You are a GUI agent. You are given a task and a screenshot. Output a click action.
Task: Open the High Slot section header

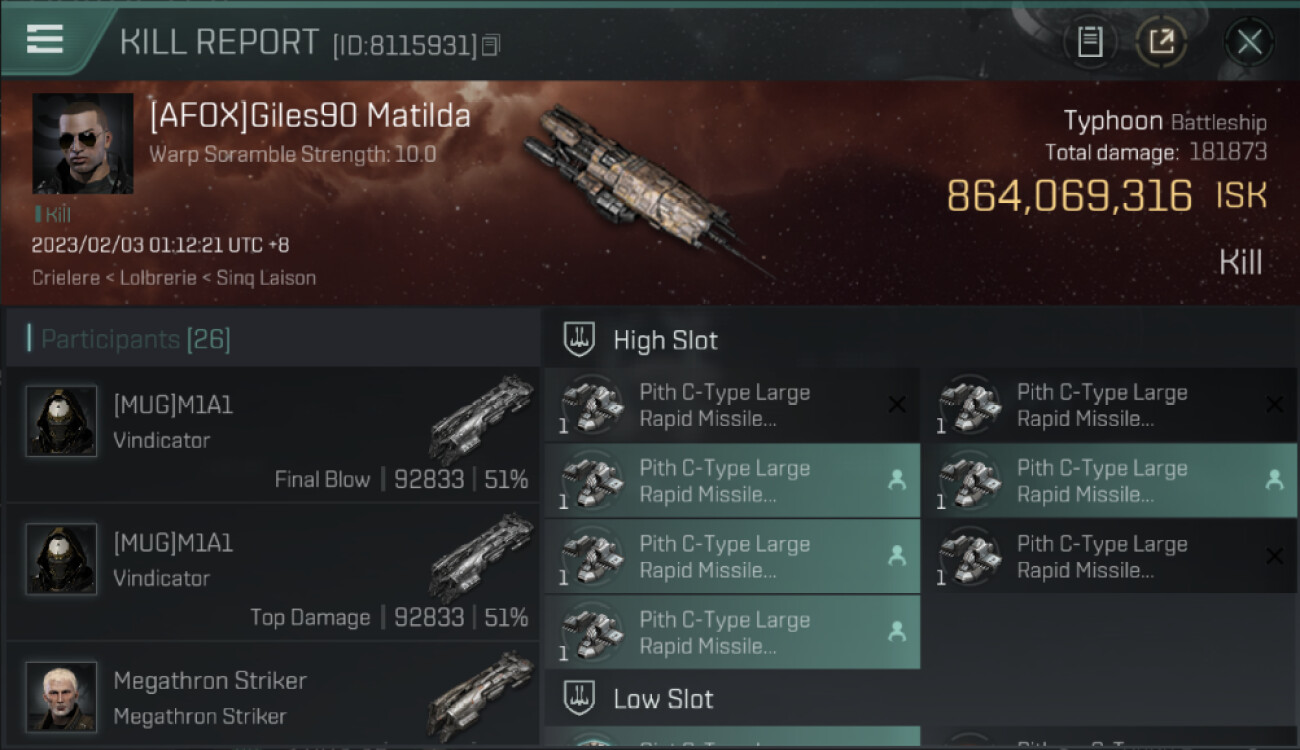(x=665, y=340)
